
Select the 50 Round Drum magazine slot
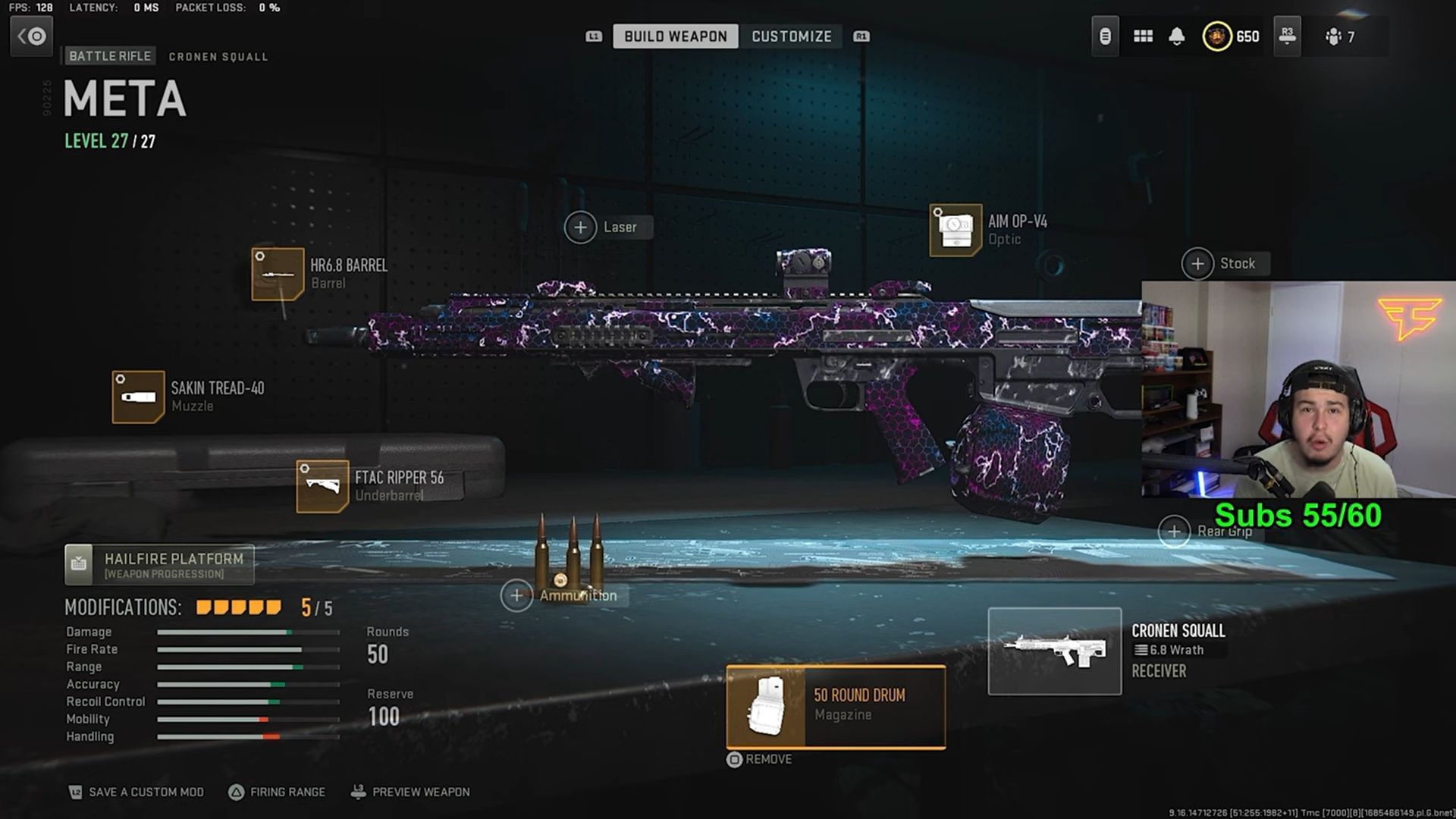pyautogui.click(x=836, y=707)
